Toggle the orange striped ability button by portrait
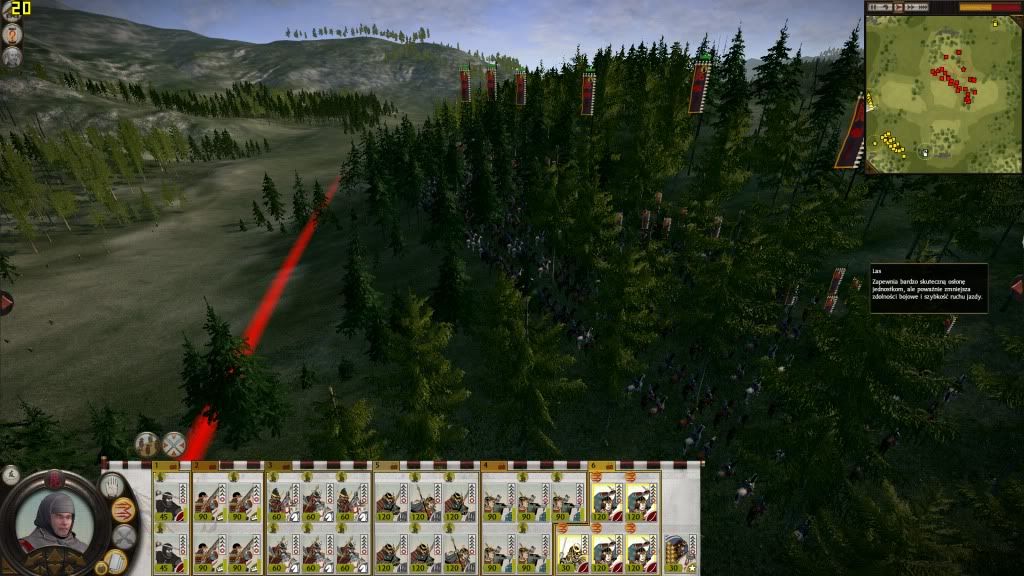Screen dimensions: 1024x576 [123, 510]
